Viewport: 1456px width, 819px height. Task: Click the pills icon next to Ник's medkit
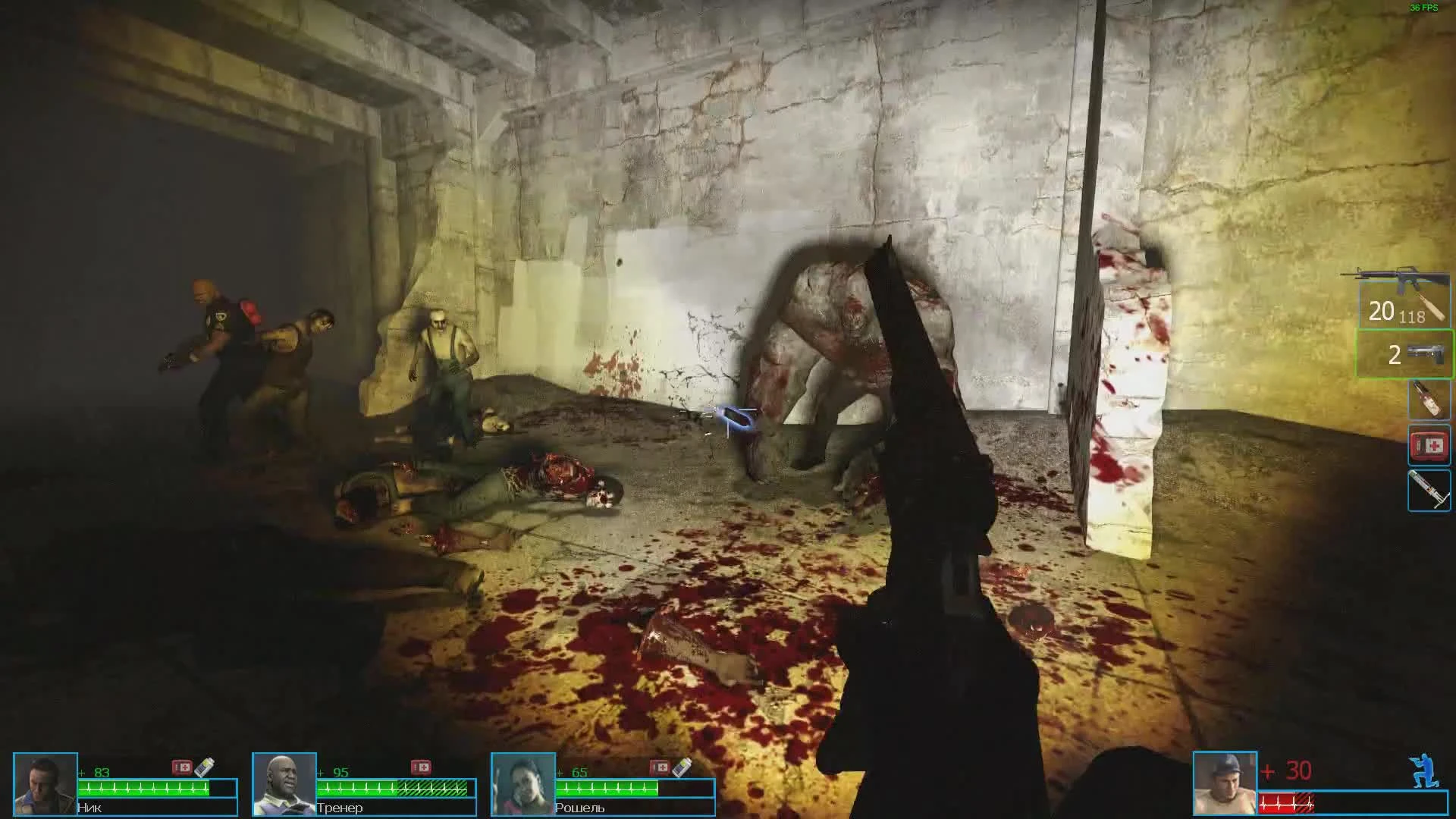tap(206, 767)
